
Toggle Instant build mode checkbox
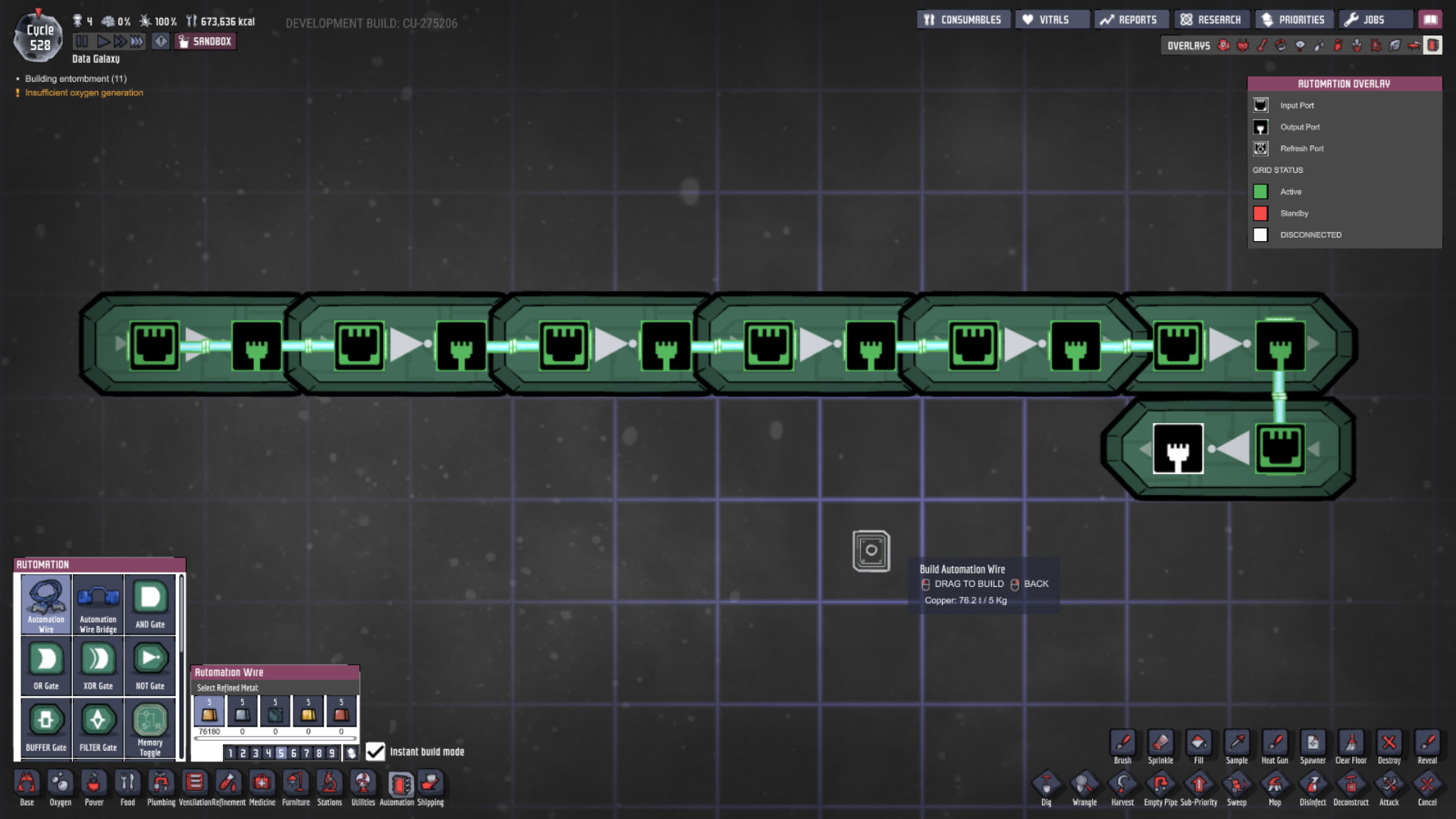click(x=375, y=752)
